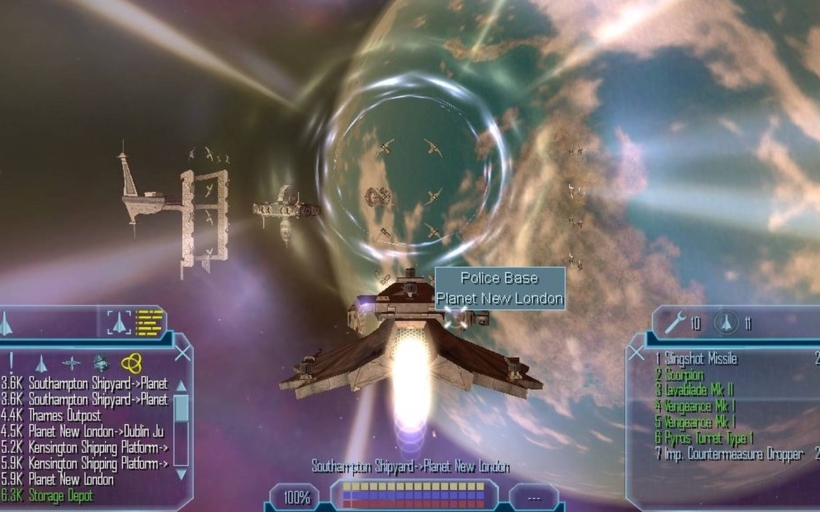Viewport: 820px width, 512px height.
Task: Use nanobots with the wrench icon
Action: (675, 322)
